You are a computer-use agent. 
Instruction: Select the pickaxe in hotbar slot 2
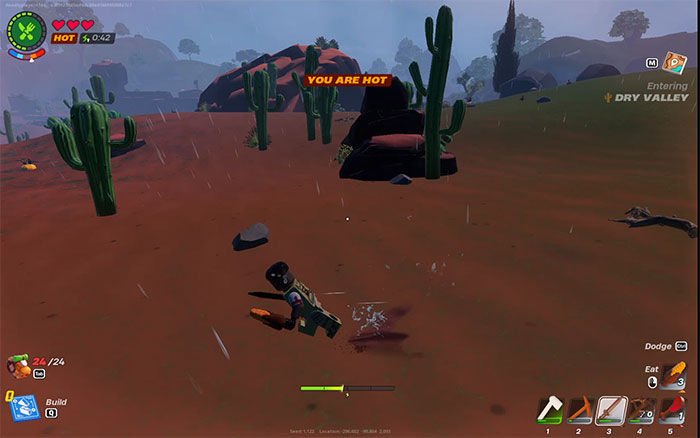(x=578, y=410)
